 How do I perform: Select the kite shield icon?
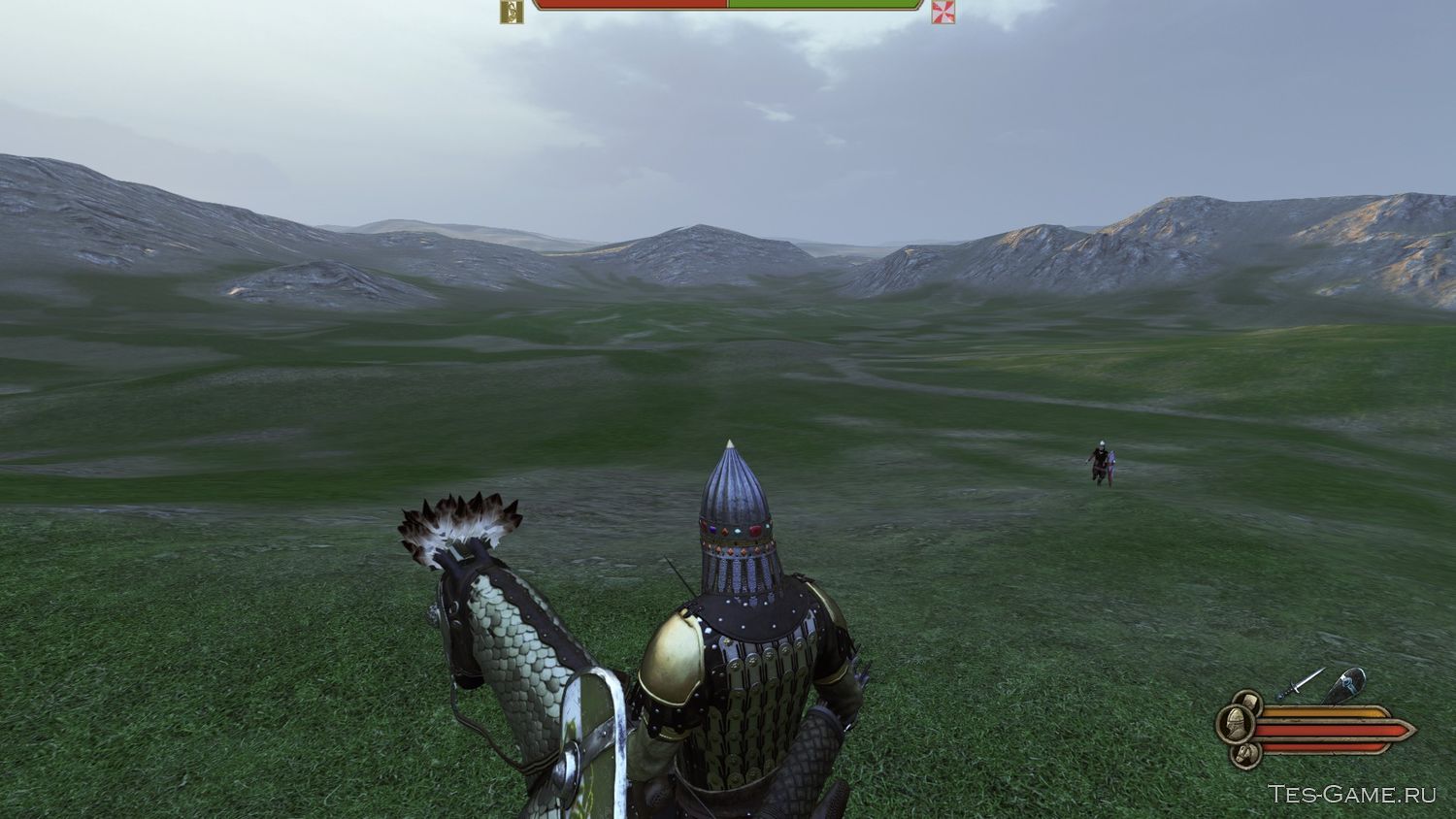tap(1345, 685)
